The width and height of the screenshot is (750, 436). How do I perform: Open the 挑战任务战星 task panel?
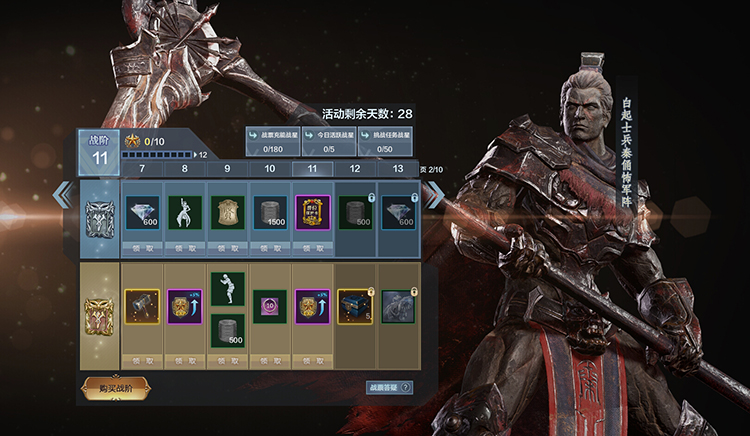[385, 141]
